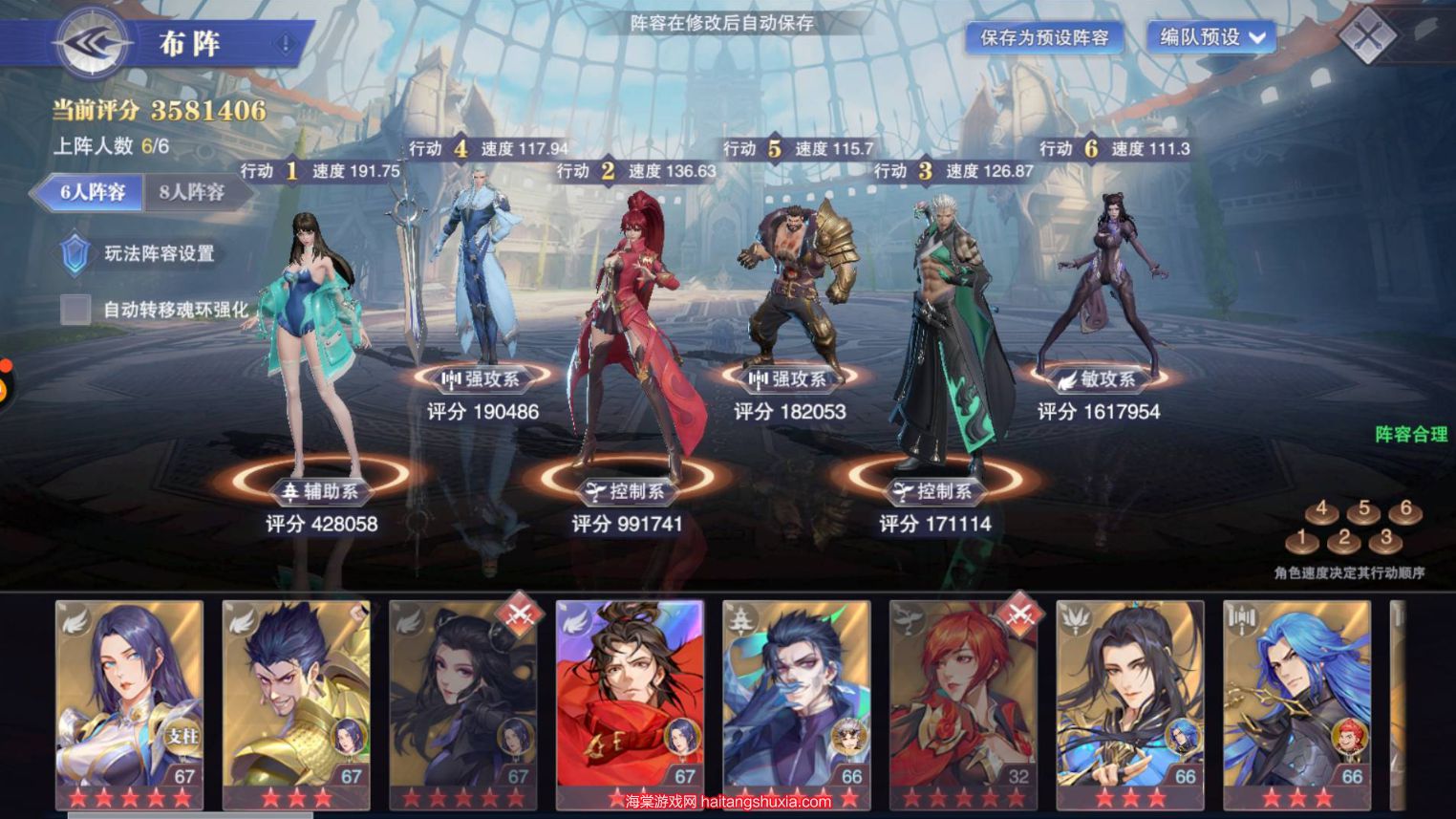Click the back arrow beside 布阵
Screen dimensions: 1456x819
[x=92, y=43]
